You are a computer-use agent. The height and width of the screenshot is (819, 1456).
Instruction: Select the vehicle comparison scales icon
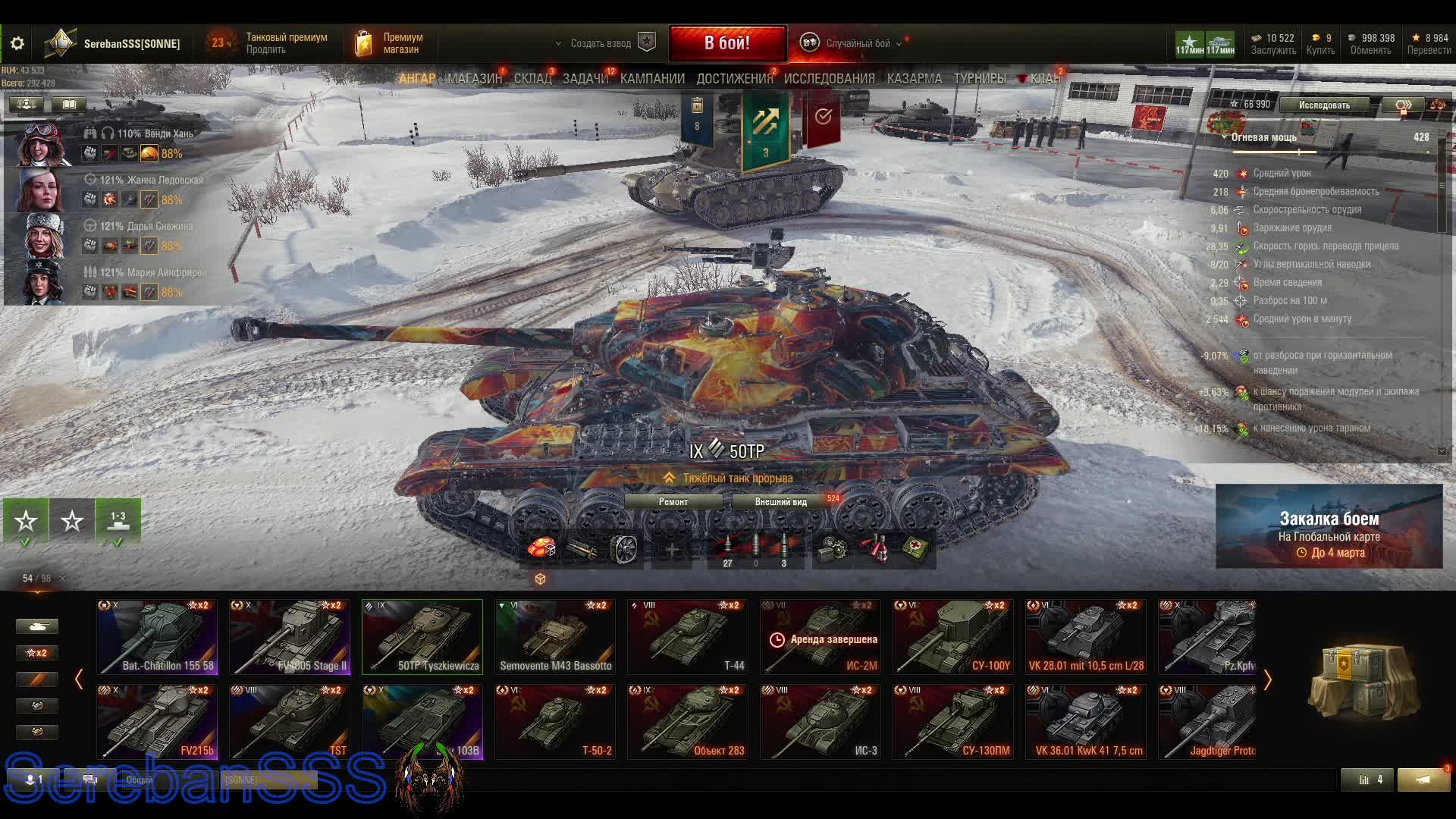1438,105
